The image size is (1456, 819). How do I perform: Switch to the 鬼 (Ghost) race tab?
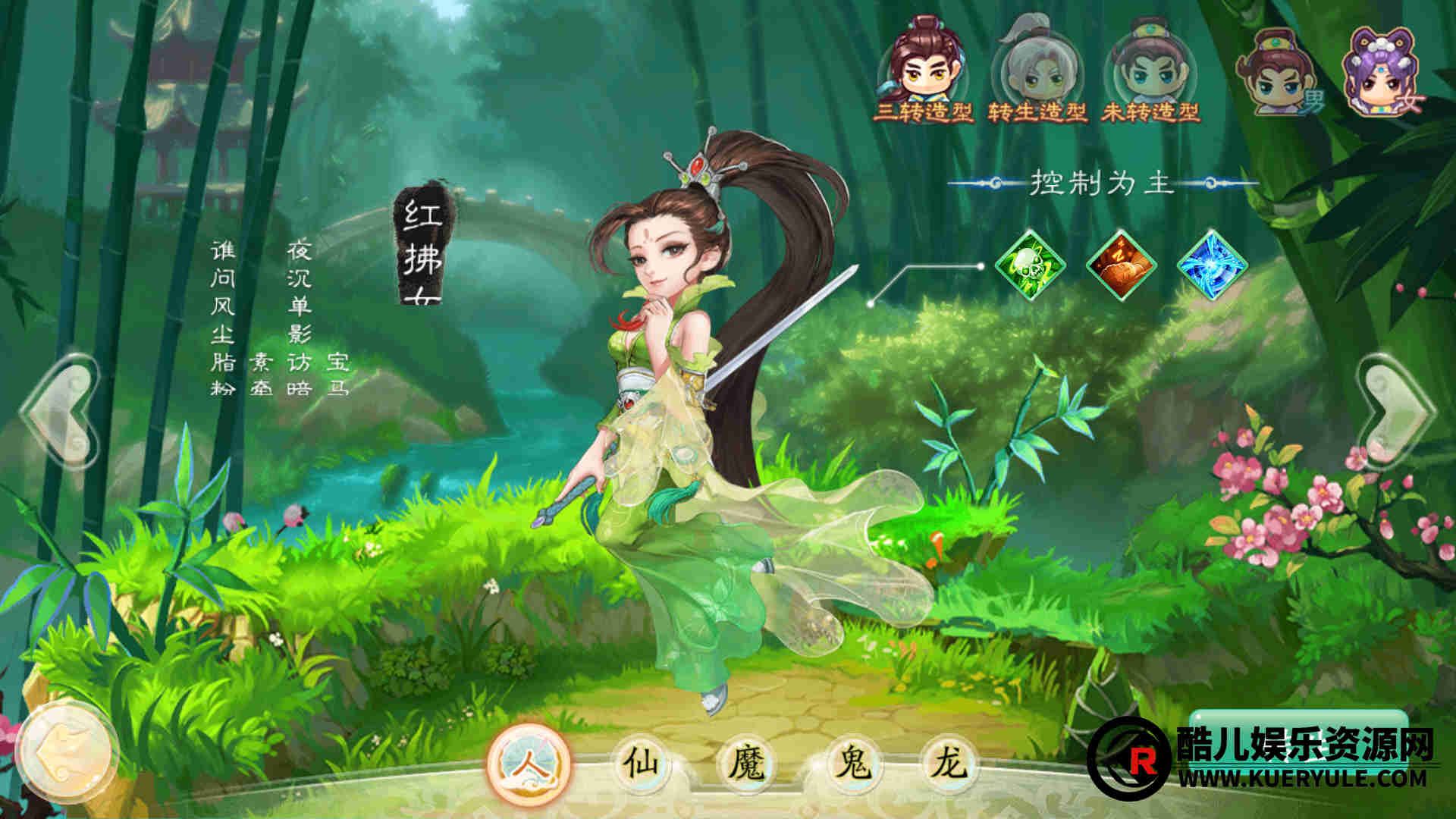(x=853, y=763)
